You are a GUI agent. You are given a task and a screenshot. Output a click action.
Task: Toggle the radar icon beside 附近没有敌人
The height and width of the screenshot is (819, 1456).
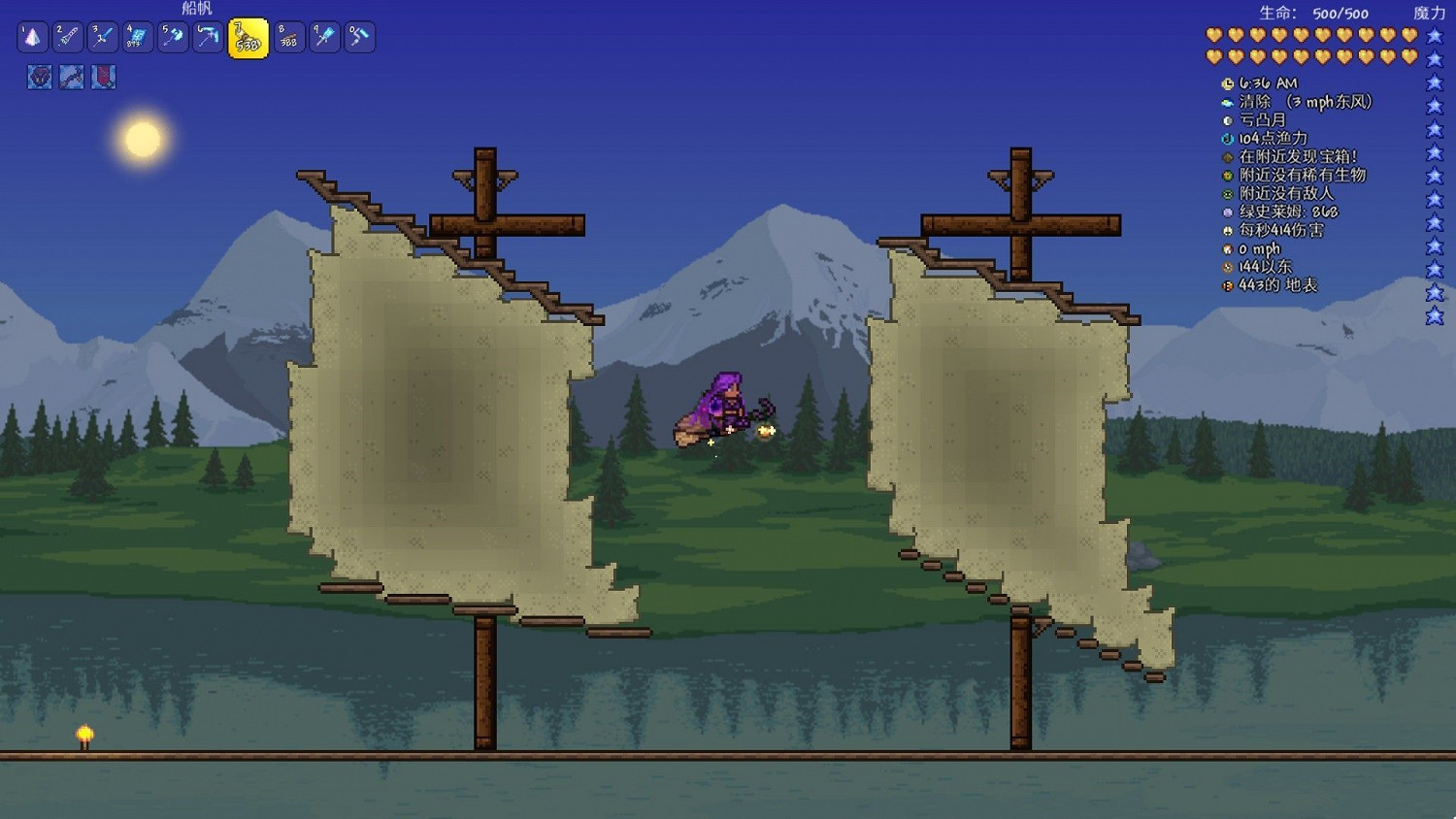click(1228, 193)
